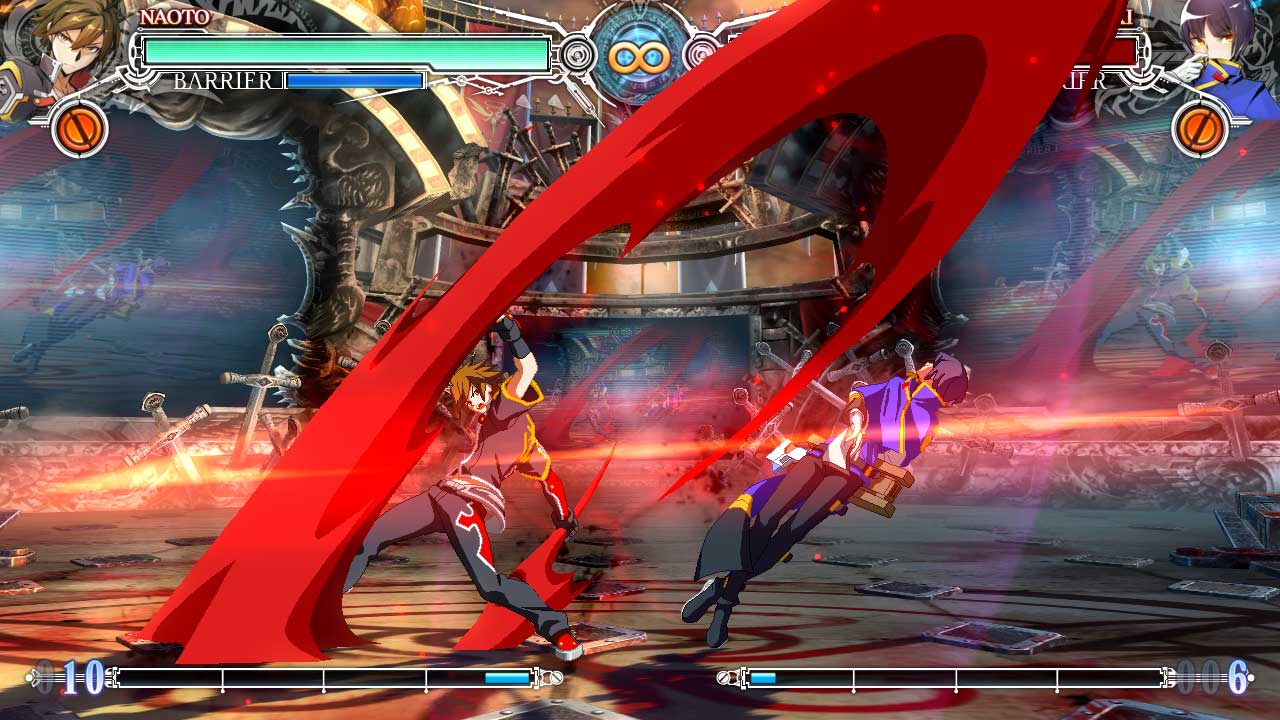Click the blue heat segment in Mai's gauge

coord(762,676)
